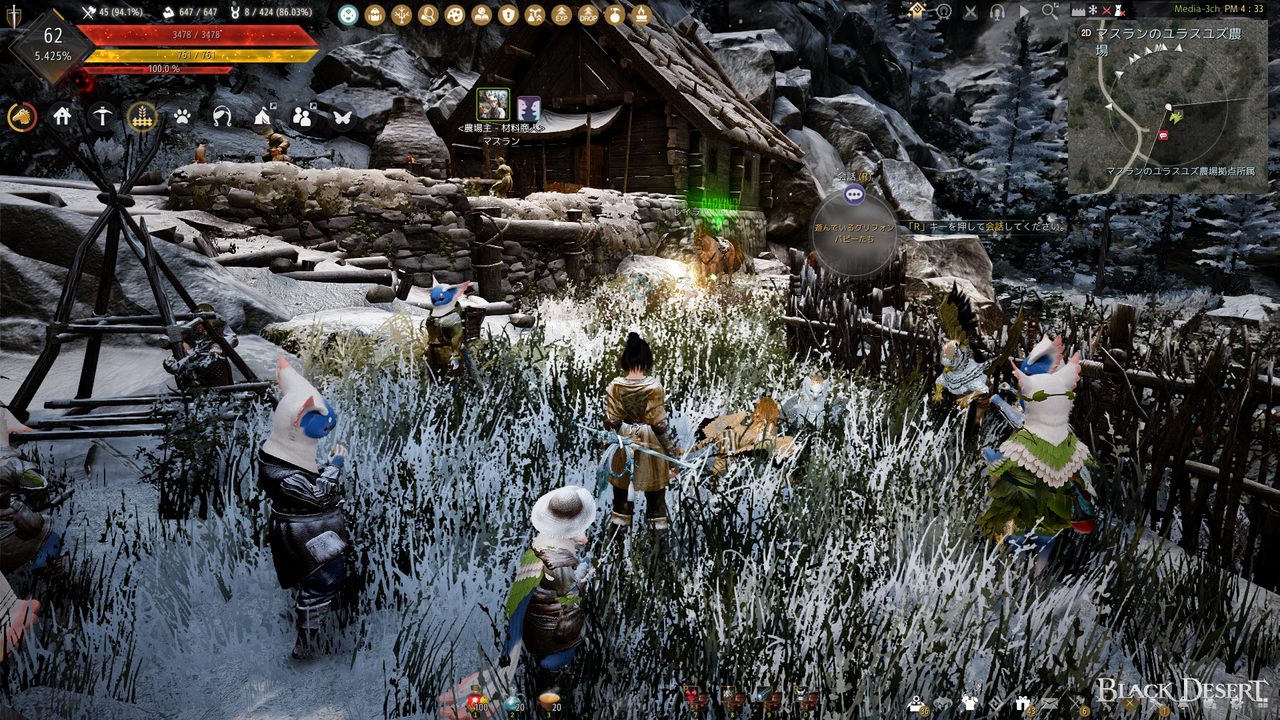Image resolution: width=1280 pixels, height=720 pixels.
Task: Click the headset voice chat icon
Action: tap(997, 11)
